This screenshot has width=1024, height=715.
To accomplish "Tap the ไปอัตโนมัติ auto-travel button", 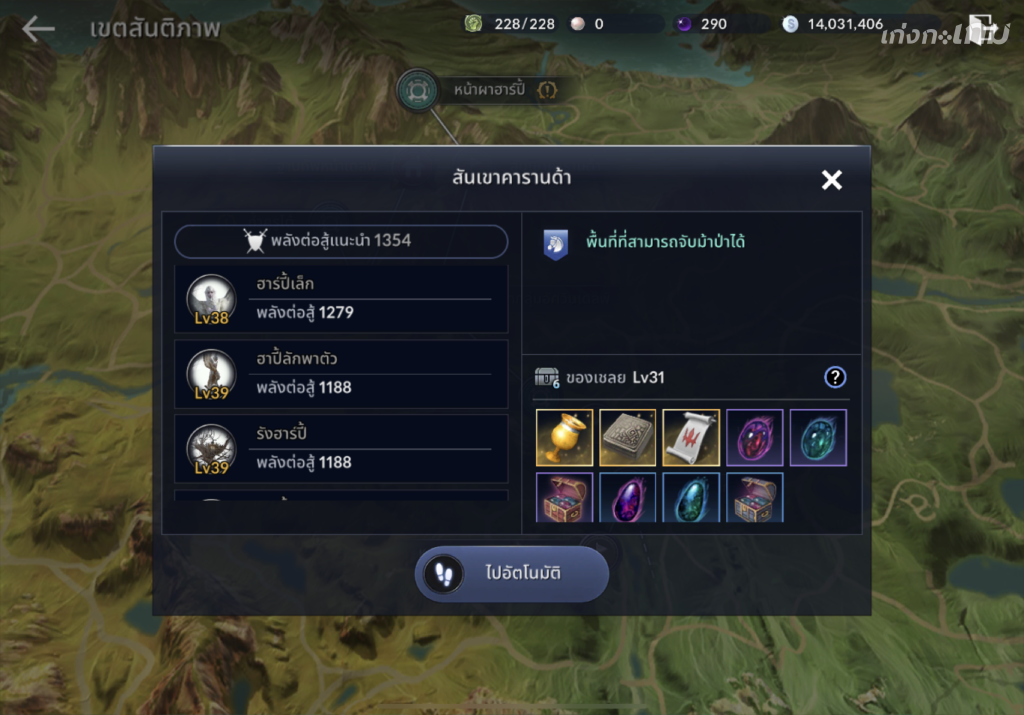I will tap(511, 574).
